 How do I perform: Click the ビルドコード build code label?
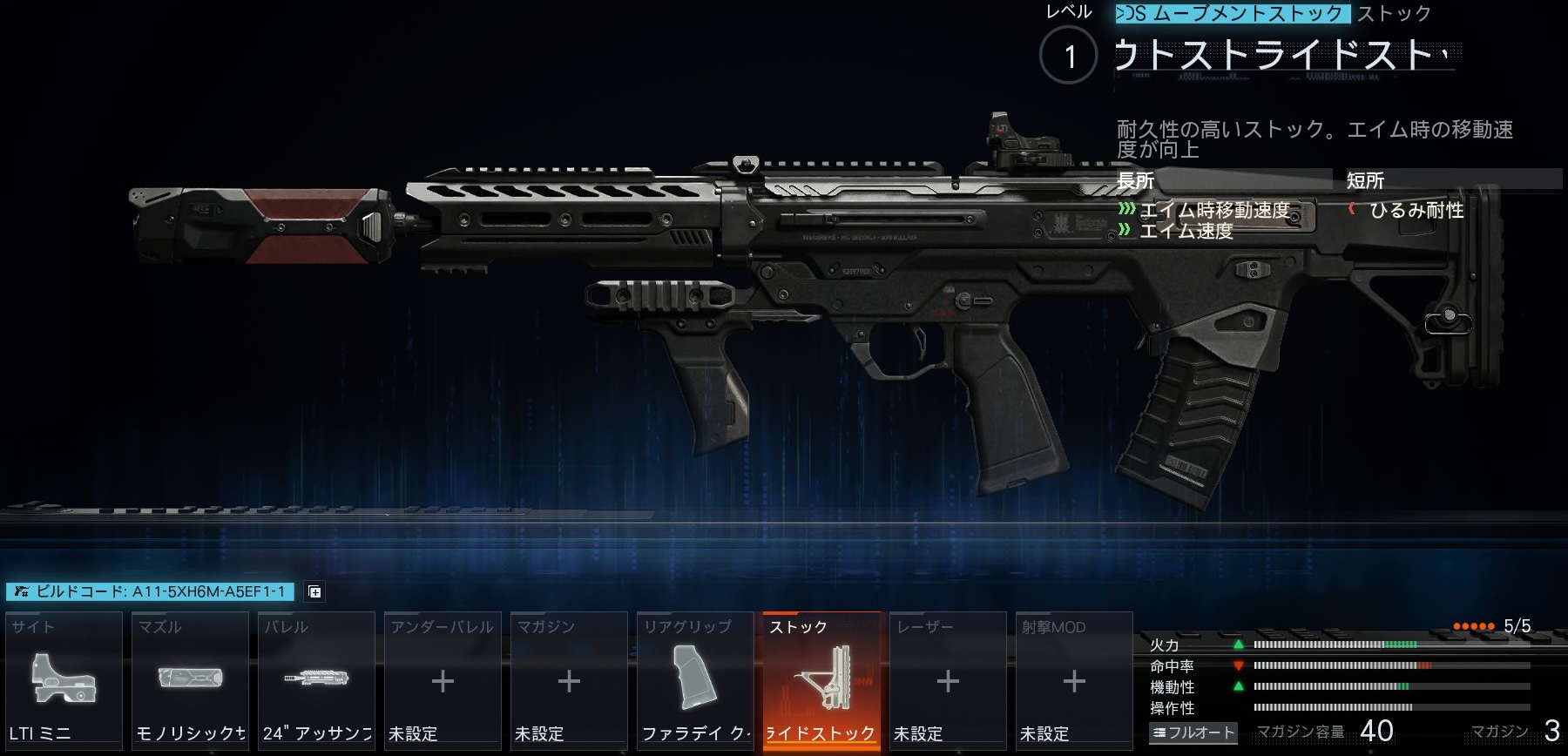coord(151,592)
